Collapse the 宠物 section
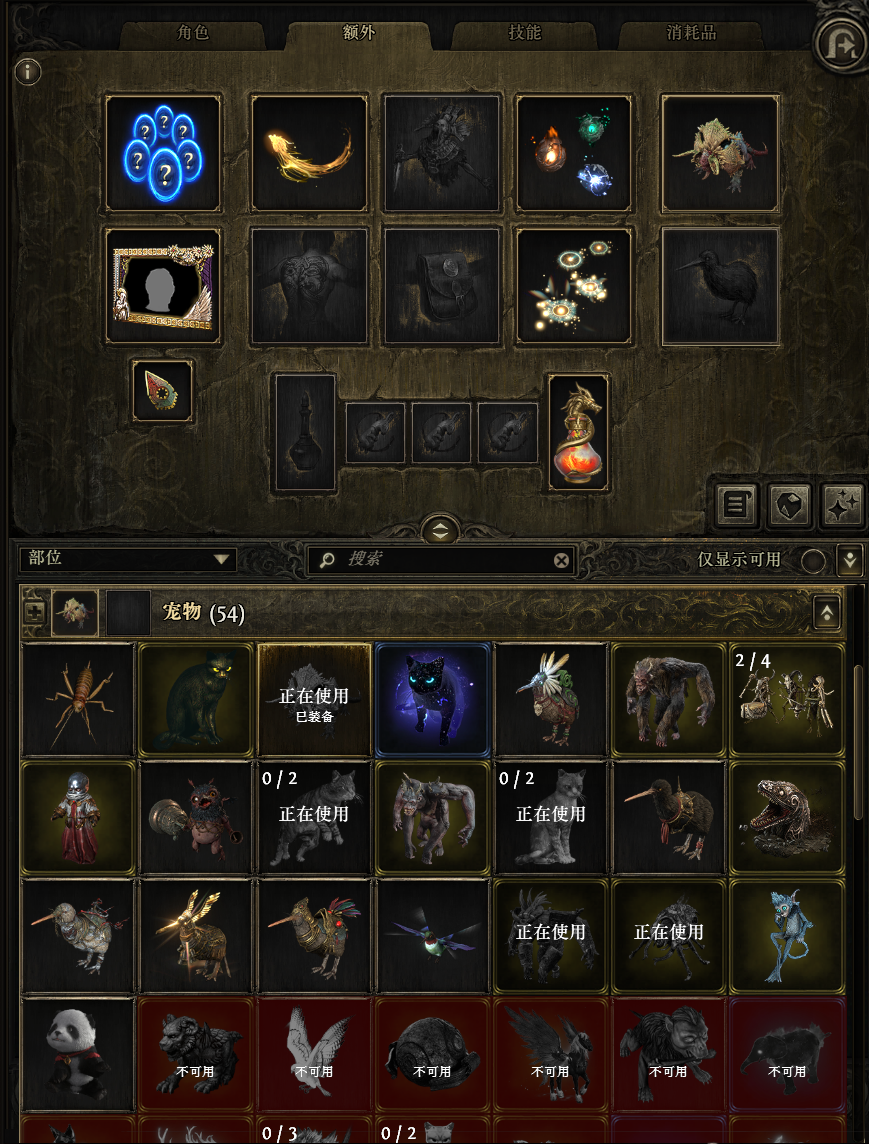 pos(827,613)
